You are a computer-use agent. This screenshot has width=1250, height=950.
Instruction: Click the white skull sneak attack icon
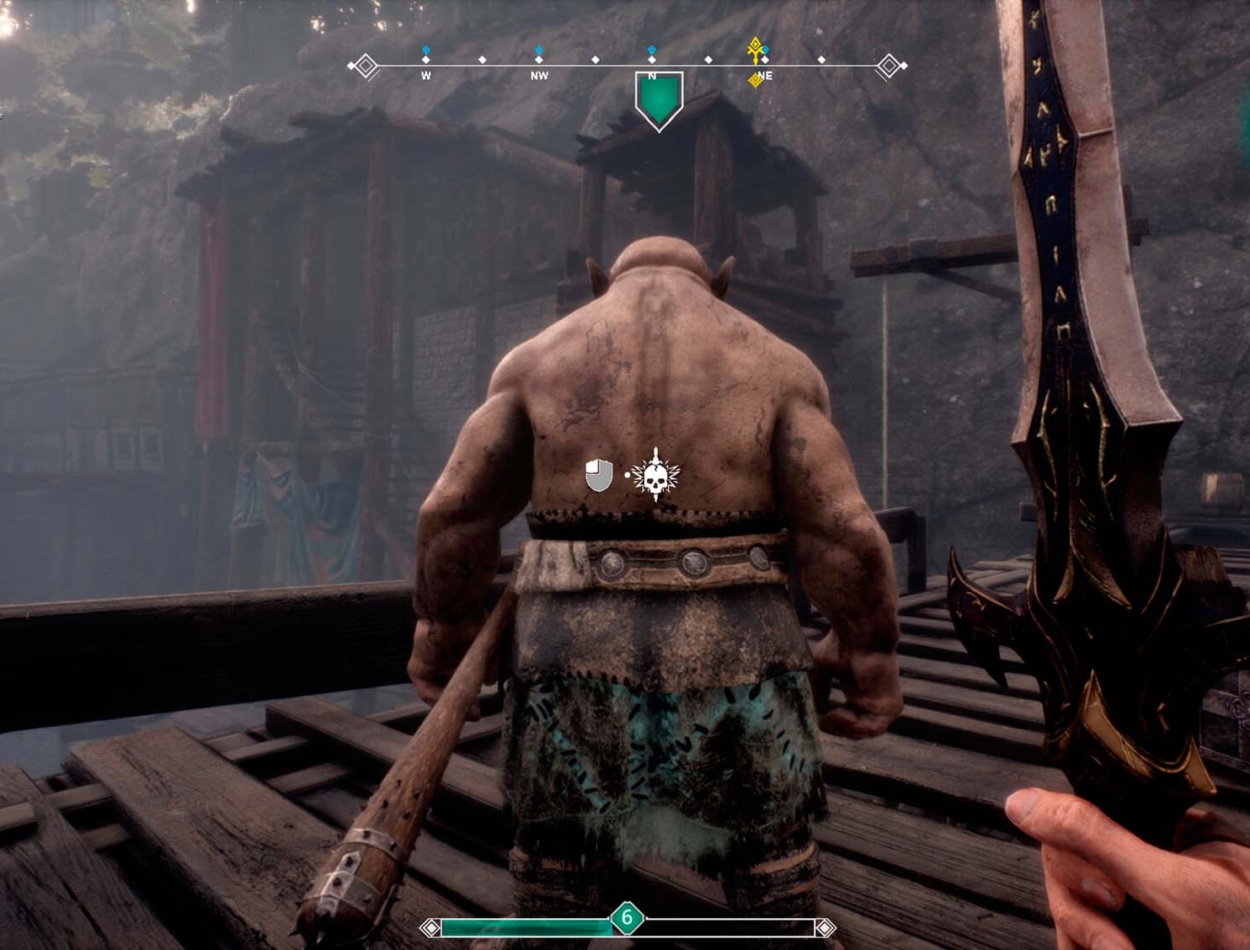[656, 474]
